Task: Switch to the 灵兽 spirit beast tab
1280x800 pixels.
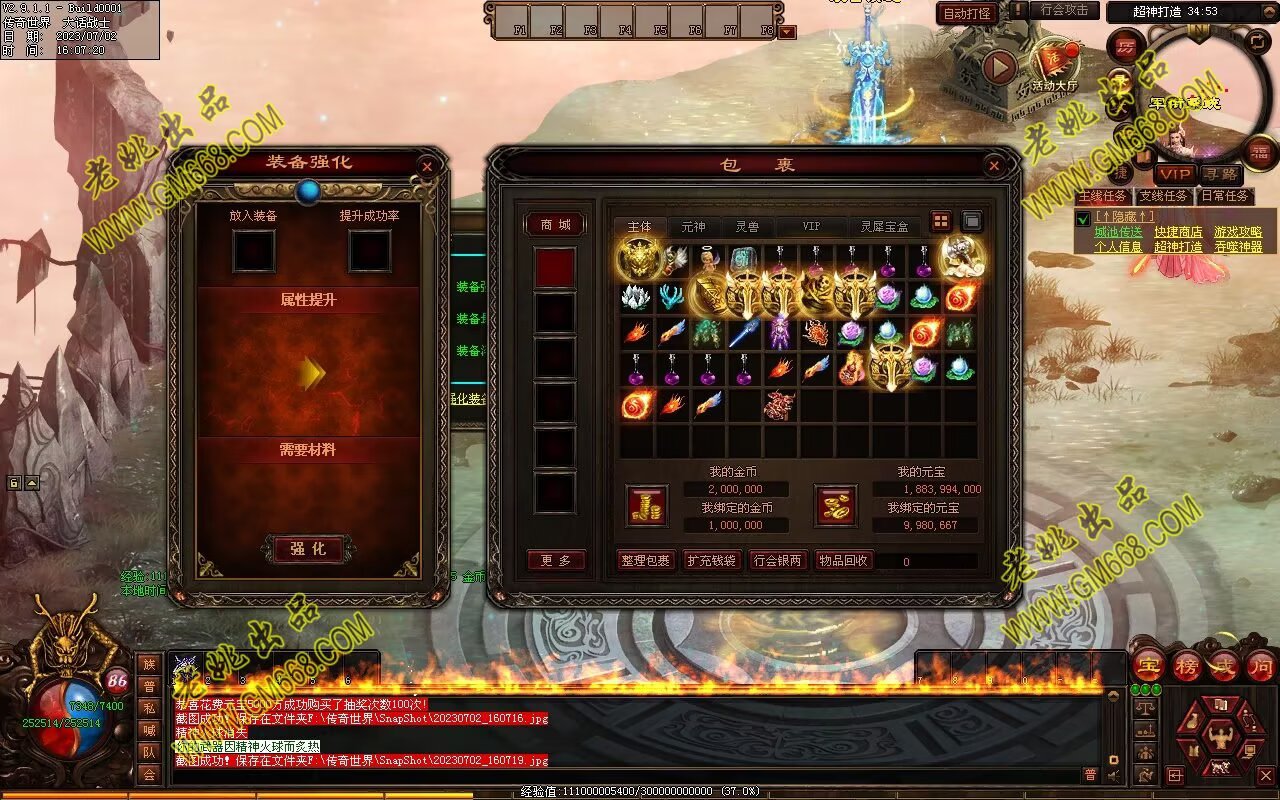Action: [x=747, y=227]
